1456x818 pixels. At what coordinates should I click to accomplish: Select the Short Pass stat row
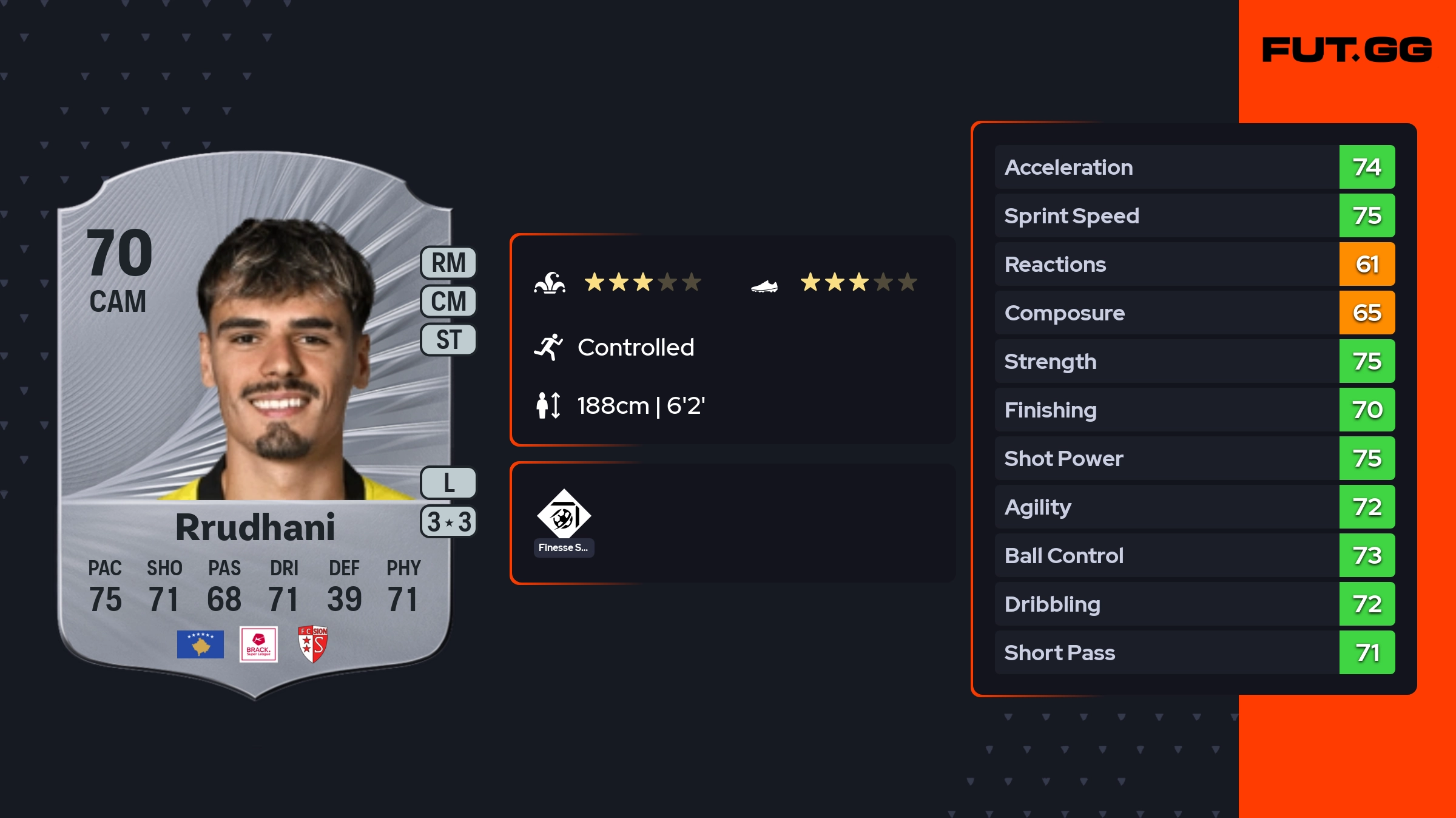coord(1194,652)
